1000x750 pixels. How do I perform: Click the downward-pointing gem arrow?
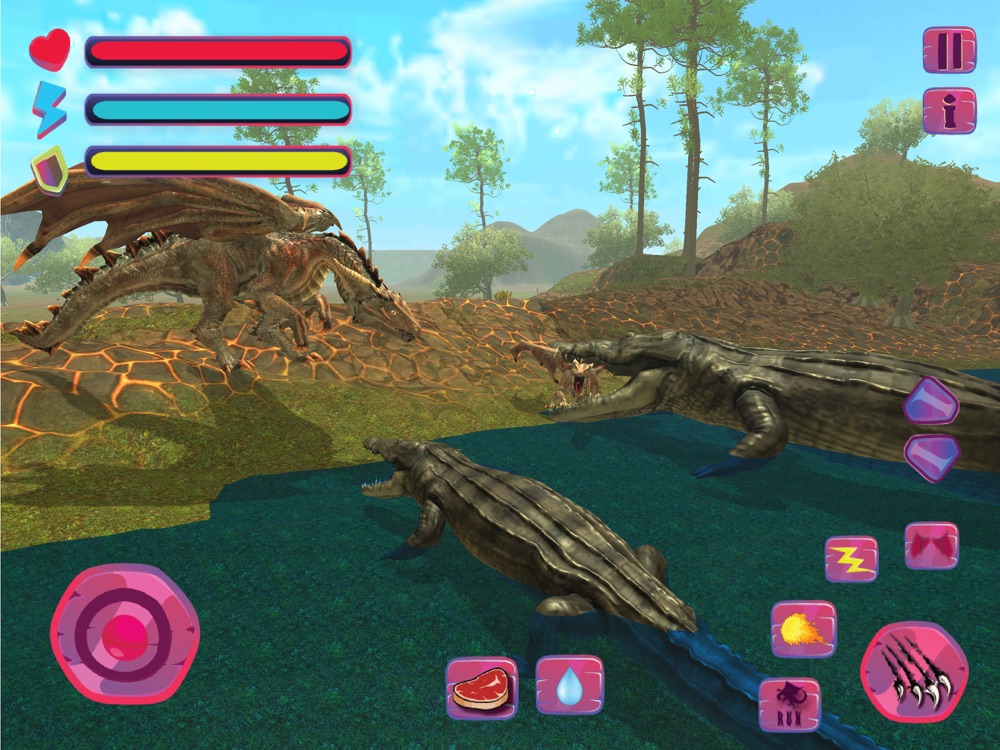click(x=931, y=455)
